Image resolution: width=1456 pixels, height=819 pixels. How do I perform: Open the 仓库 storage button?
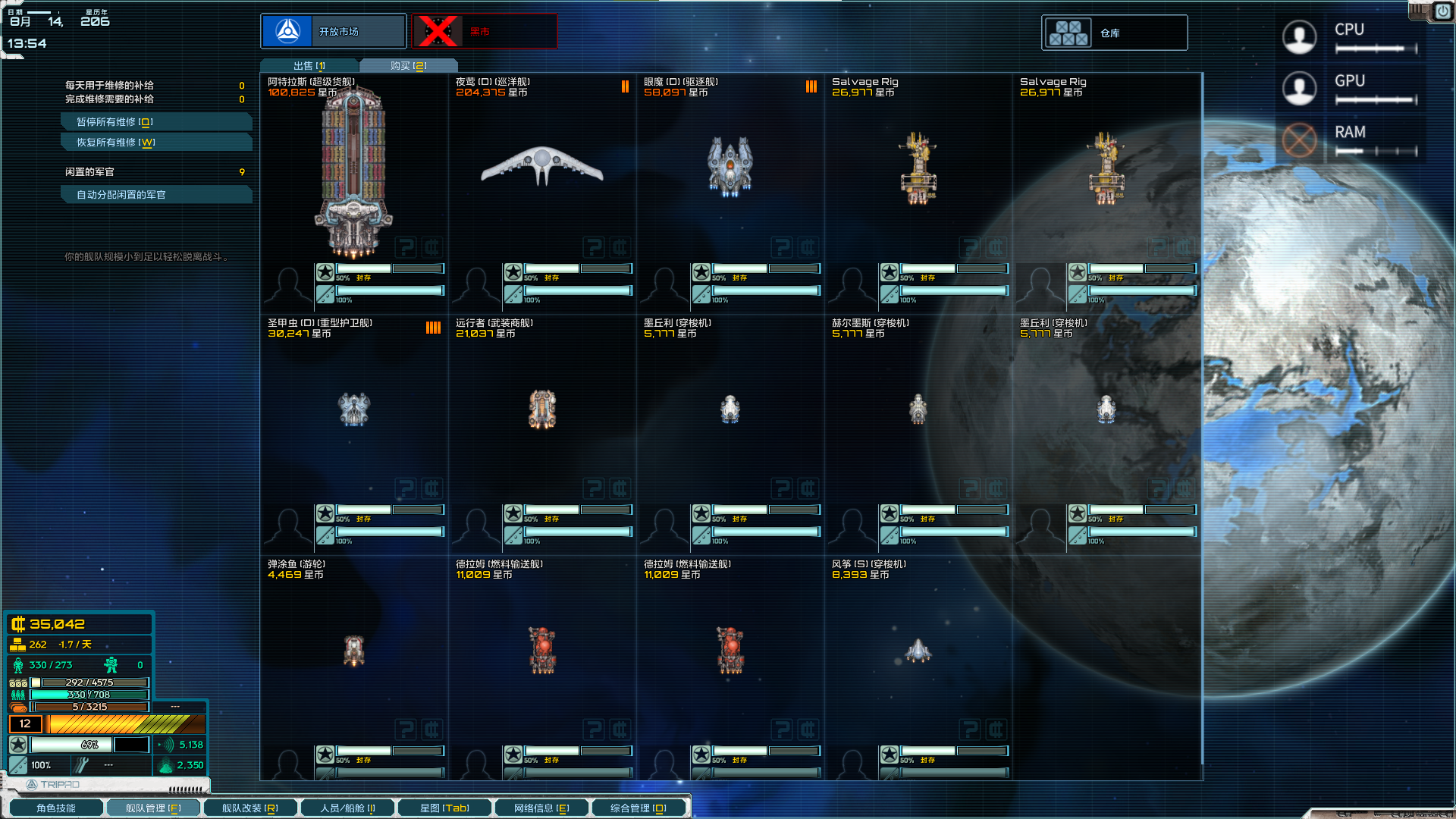pos(1114,33)
